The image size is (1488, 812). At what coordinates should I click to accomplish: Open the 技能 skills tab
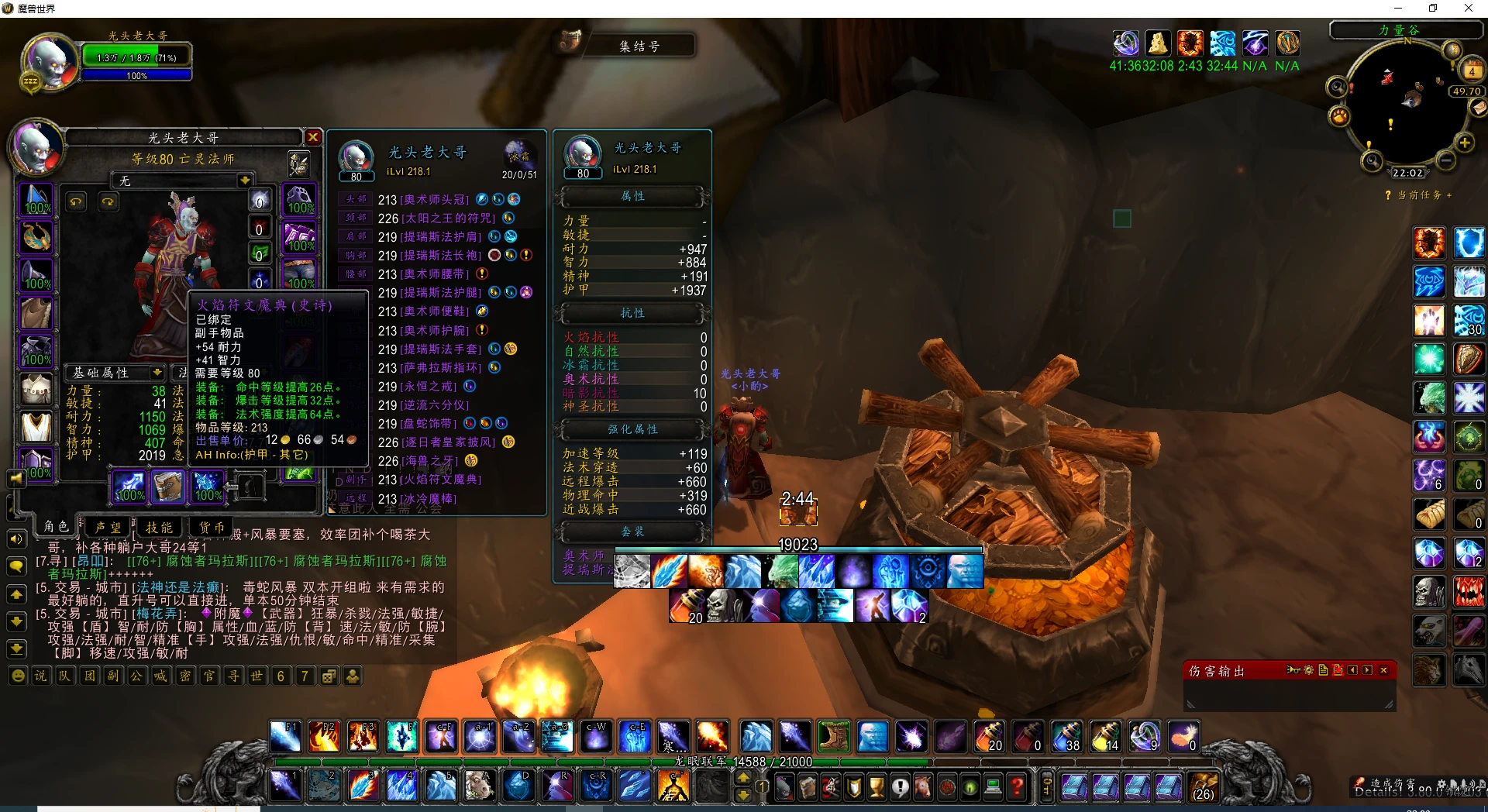[160, 527]
